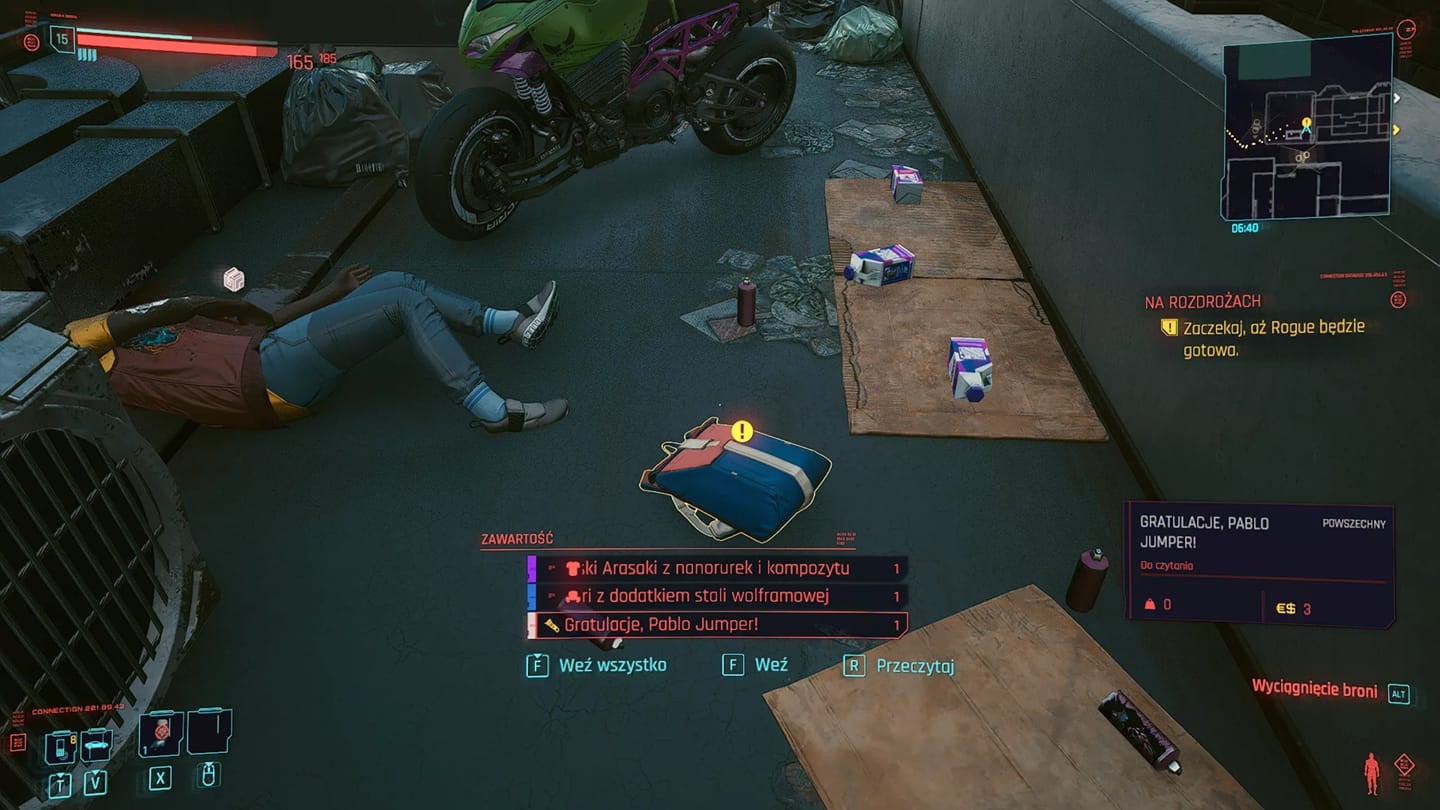Select the Arasaki nanorurek i kompozytu entry
This screenshot has height=810, width=1440.
720,567
